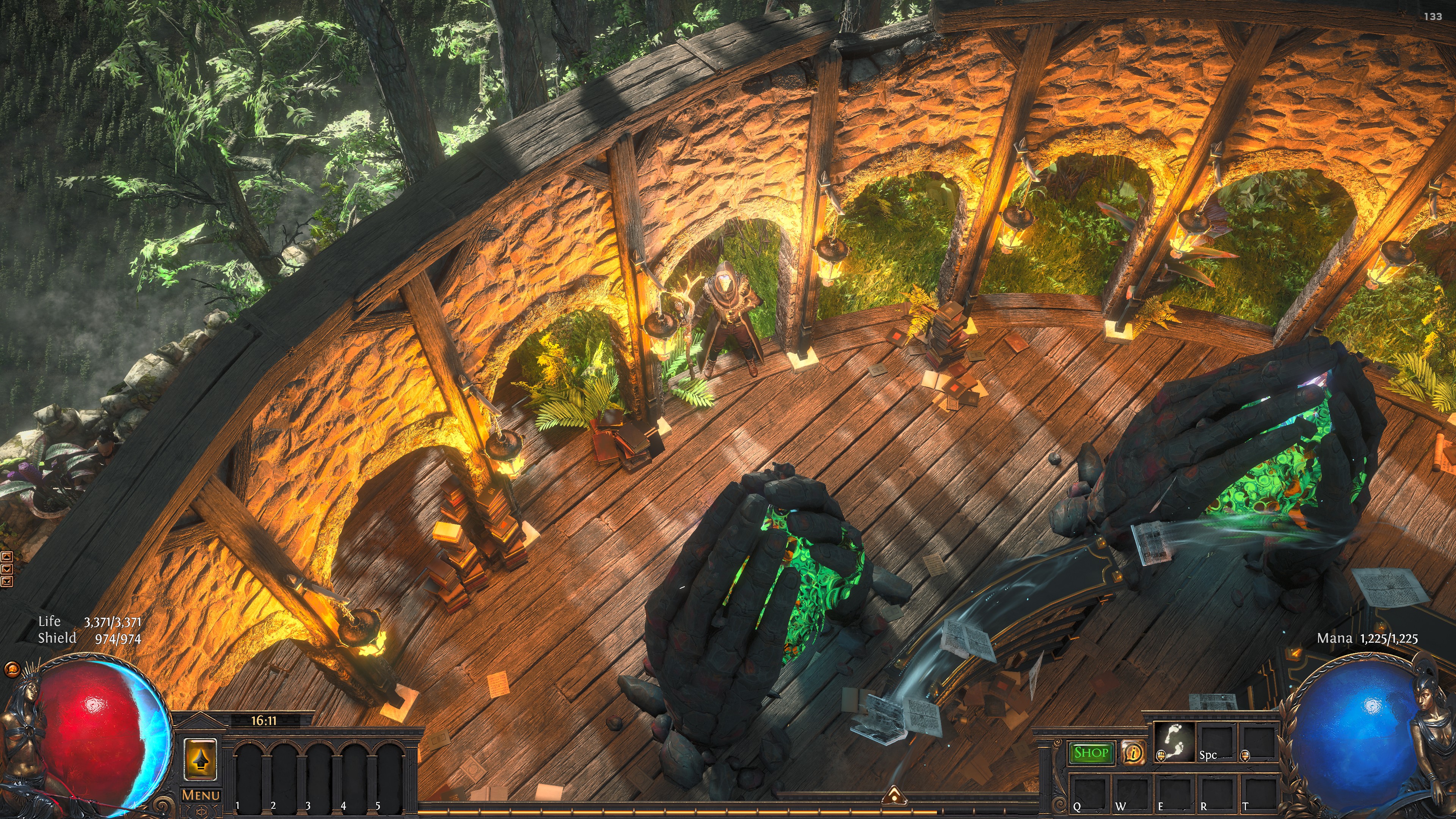
Task: Click flask slot number 5
Action: [x=389, y=773]
